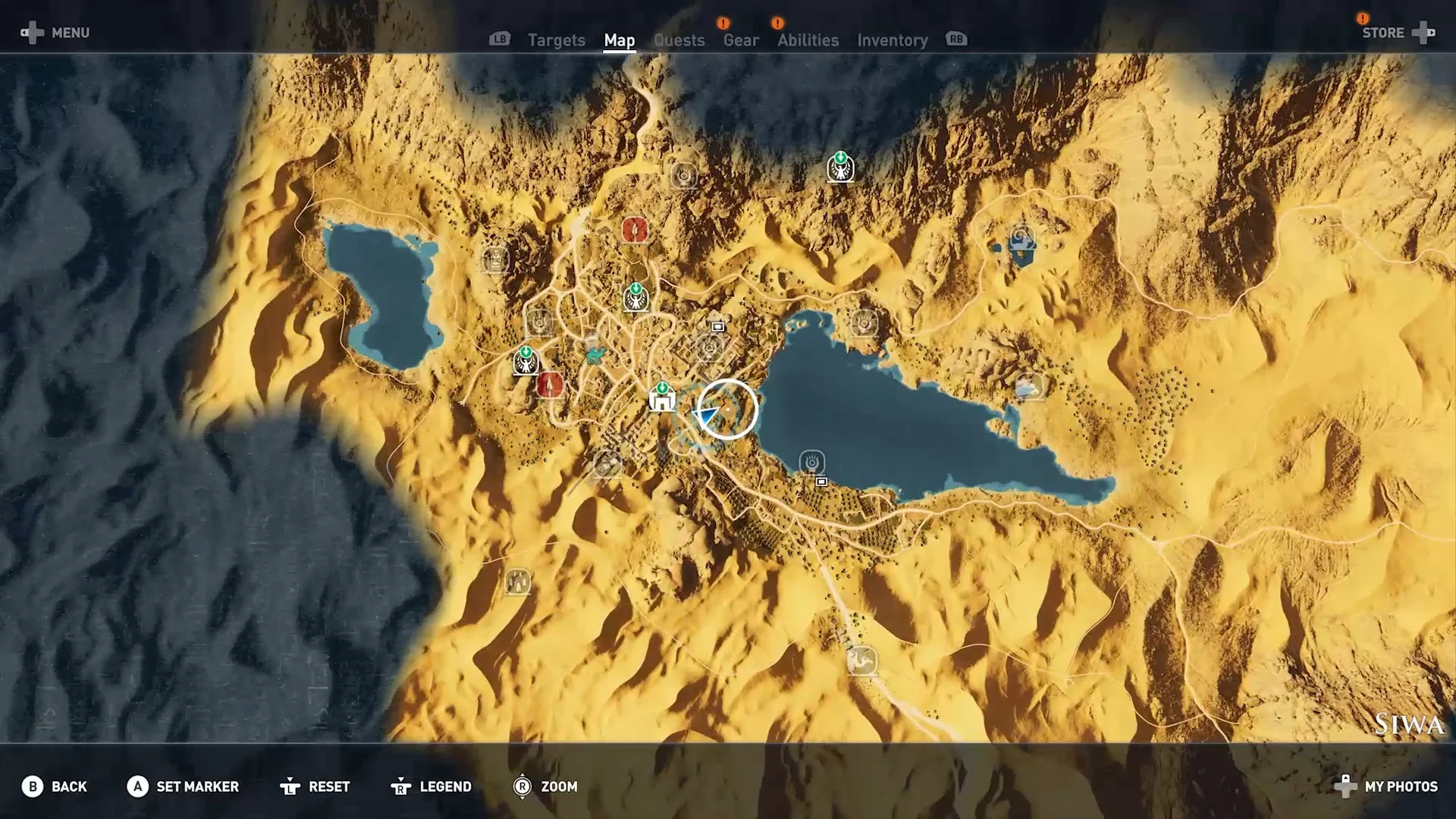This screenshot has height=819, width=1456.
Task: Click the fast travel viewpoint in Siwa village
Action: tap(636, 298)
